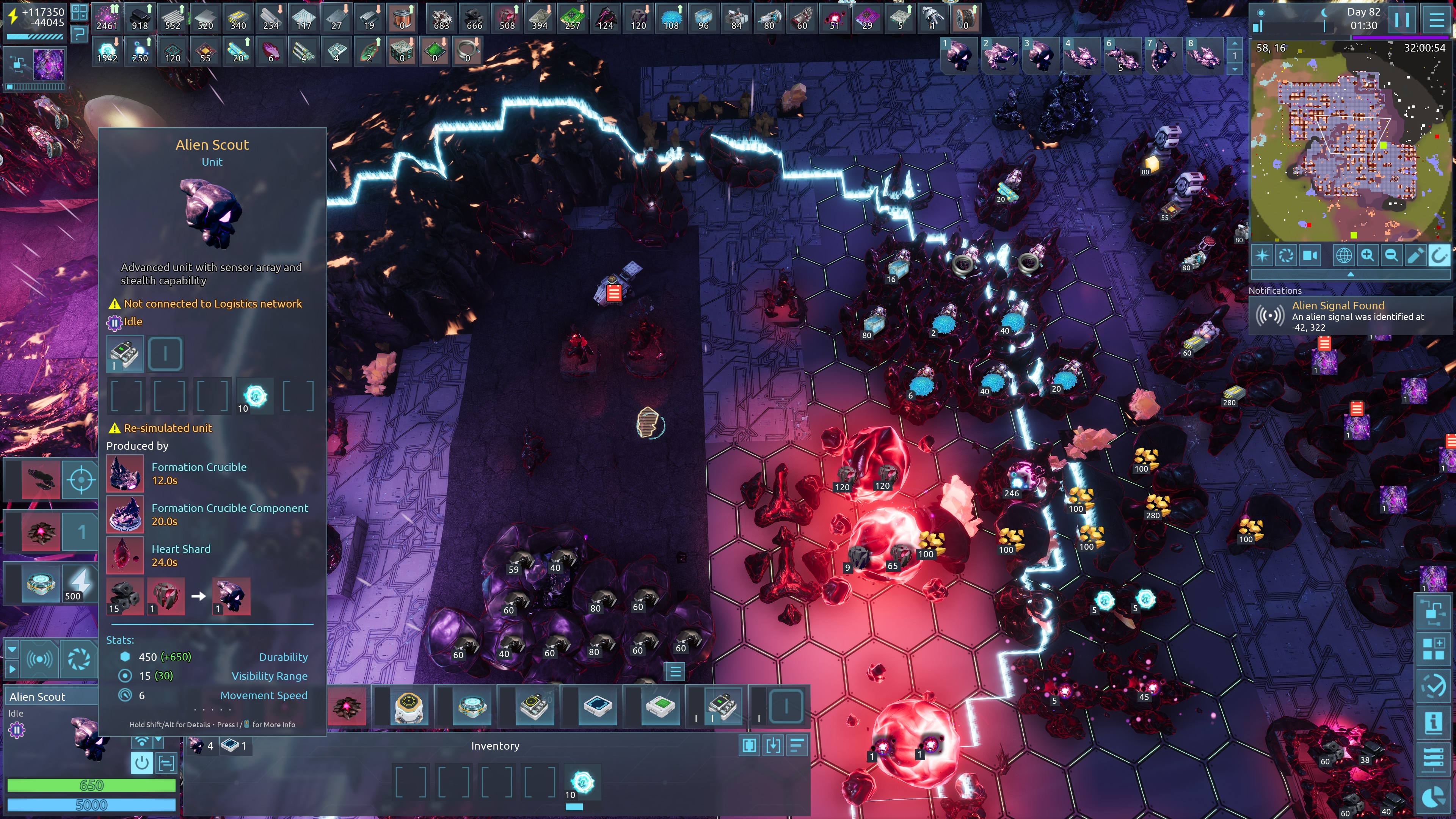The height and width of the screenshot is (819, 1456).
Task: Select the crosshair target slot
Action: [80, 480]
